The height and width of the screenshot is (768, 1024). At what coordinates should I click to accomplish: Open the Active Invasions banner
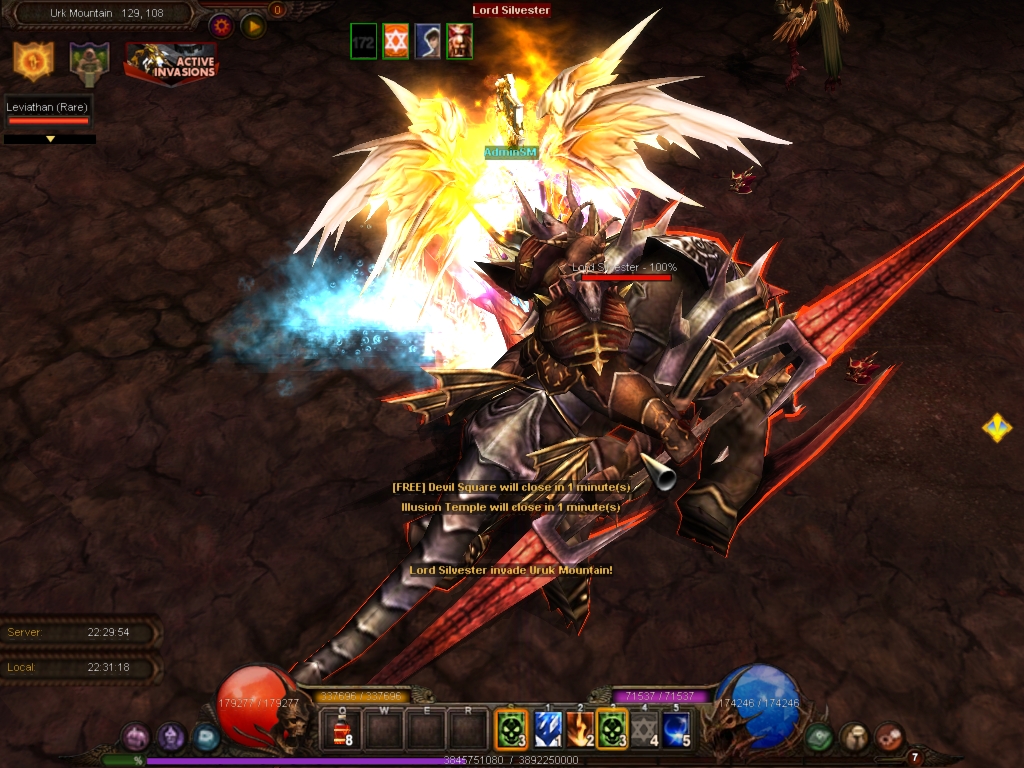tap(171, 62)
